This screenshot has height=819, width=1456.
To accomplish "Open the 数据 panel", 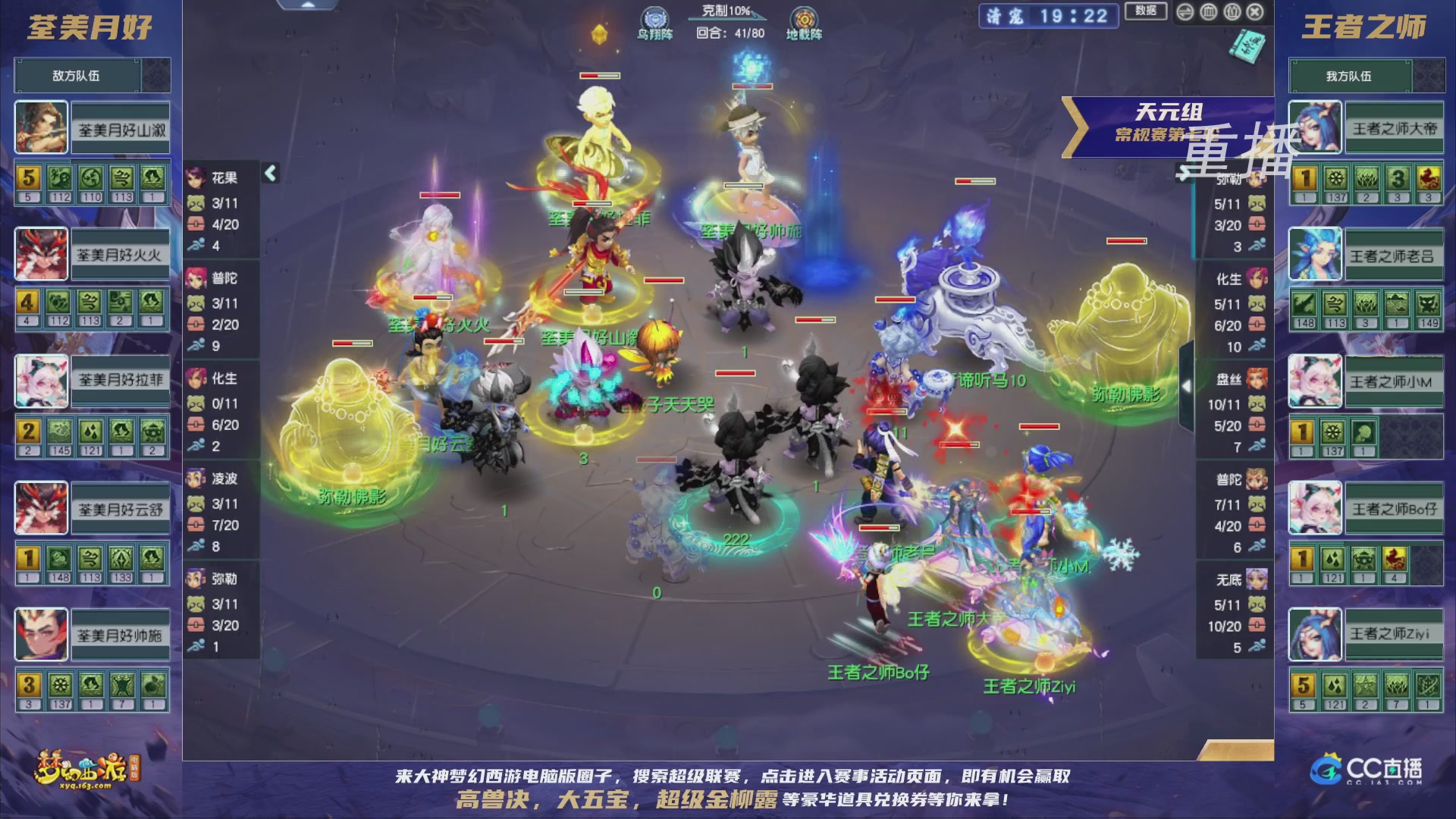I will coord(1147,11).
